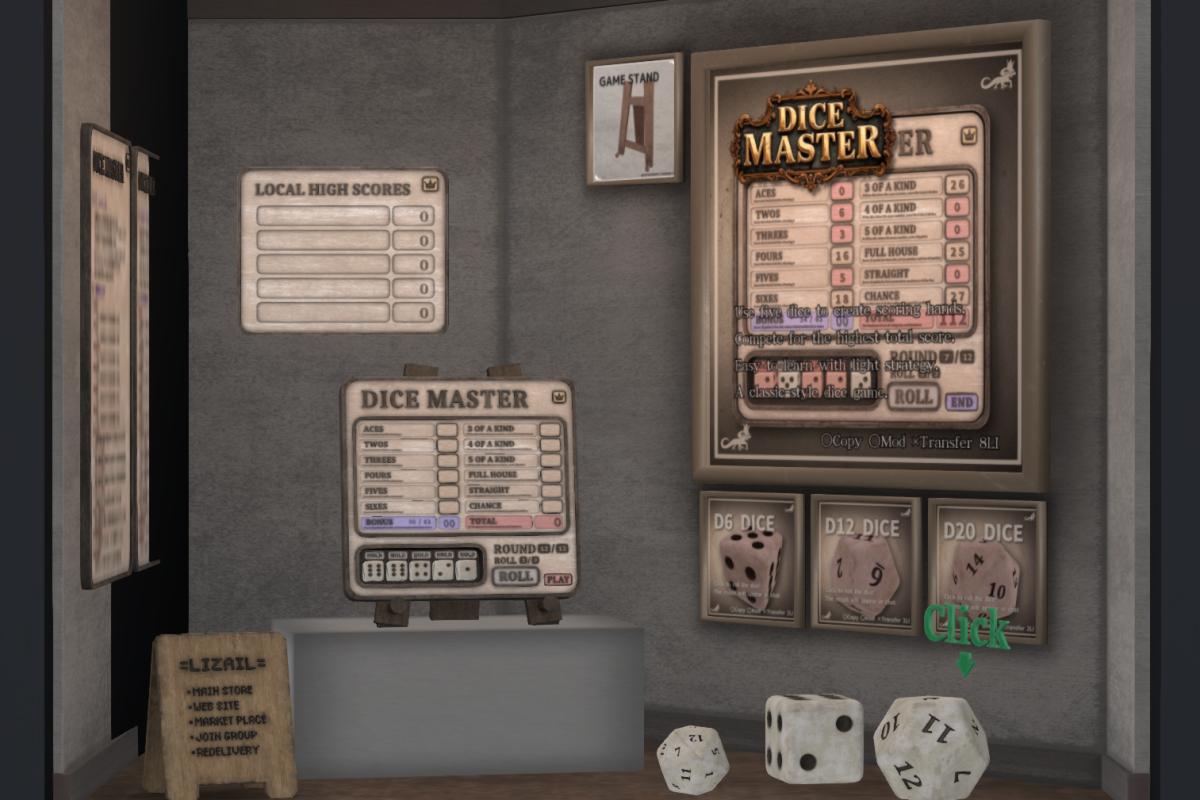Screen dimensions: 1200x800
Task: Click the PLAY button on the easel board
Action: pyautogui.click(x=557, y=579)
